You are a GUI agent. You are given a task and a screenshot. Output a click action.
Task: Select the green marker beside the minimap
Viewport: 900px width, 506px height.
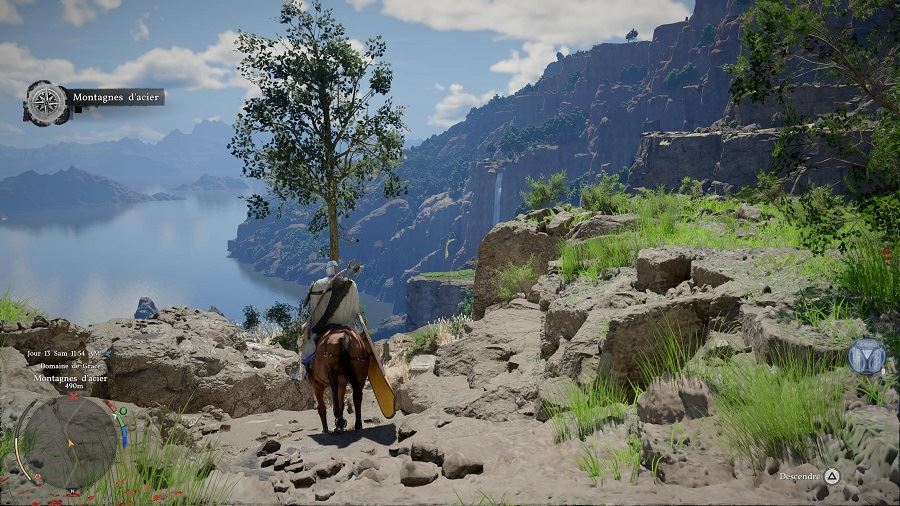tap(122, 410)
